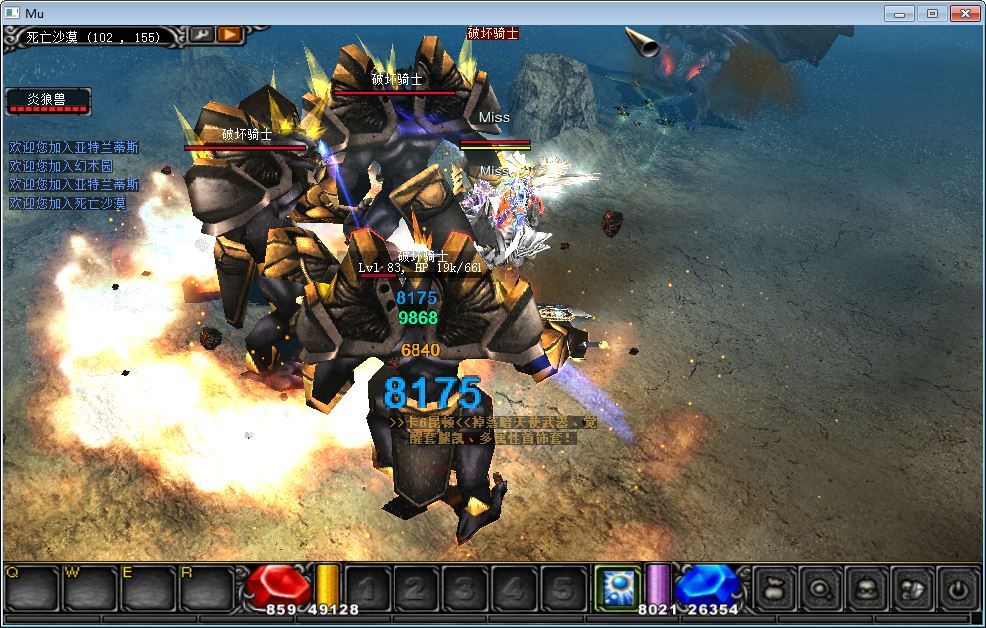
Task: Choose skill slot number 3
Action: 463,589
